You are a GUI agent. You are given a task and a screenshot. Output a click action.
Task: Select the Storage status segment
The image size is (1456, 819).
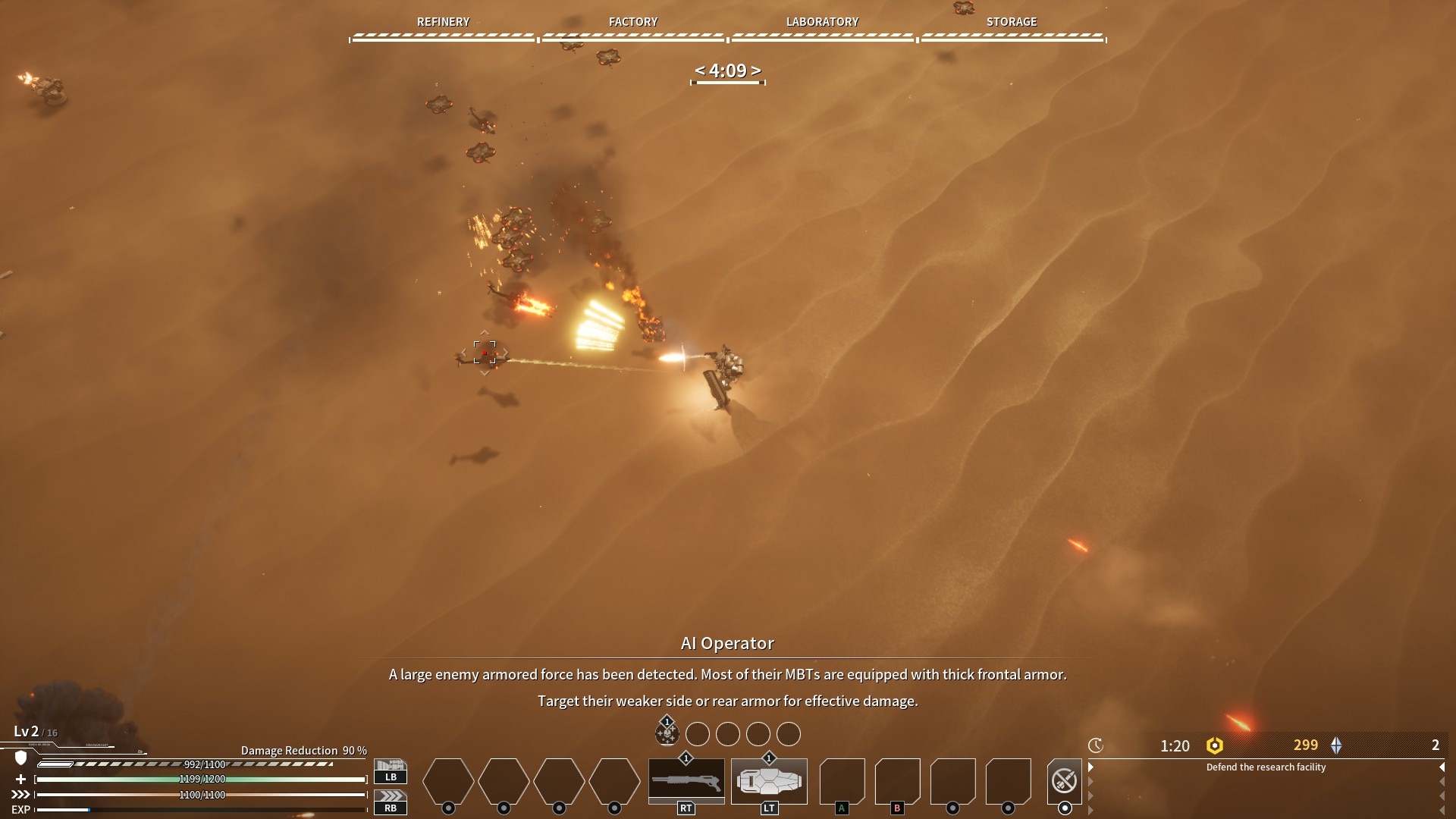1012,29
